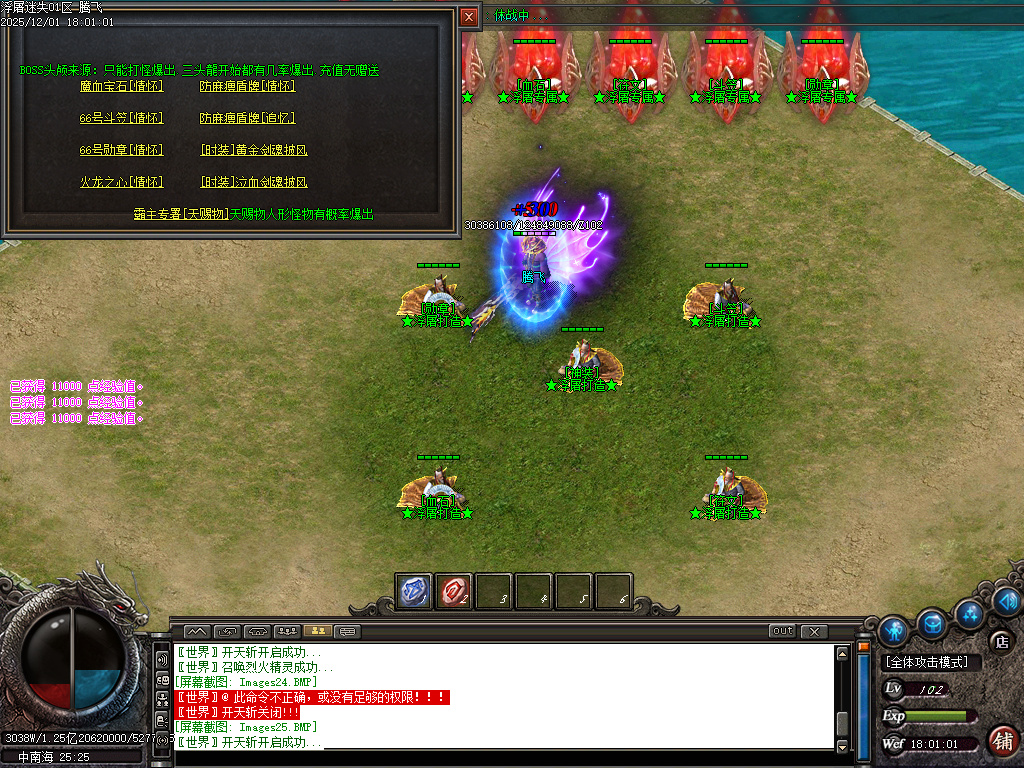1024x768 pixels.
Task: Open the 魔血宝石[情怀] link
Action: click(x=121, y=86)
